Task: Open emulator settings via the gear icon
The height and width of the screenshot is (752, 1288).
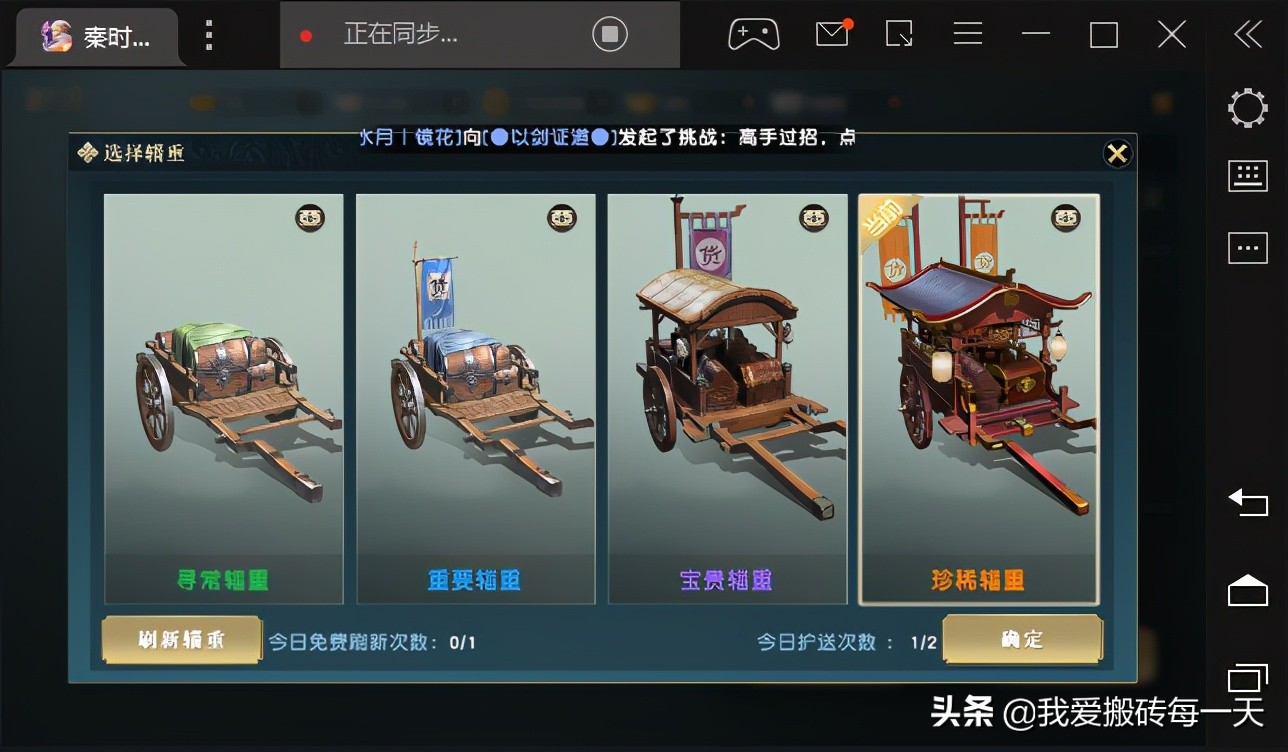Action: [1246, 107]
